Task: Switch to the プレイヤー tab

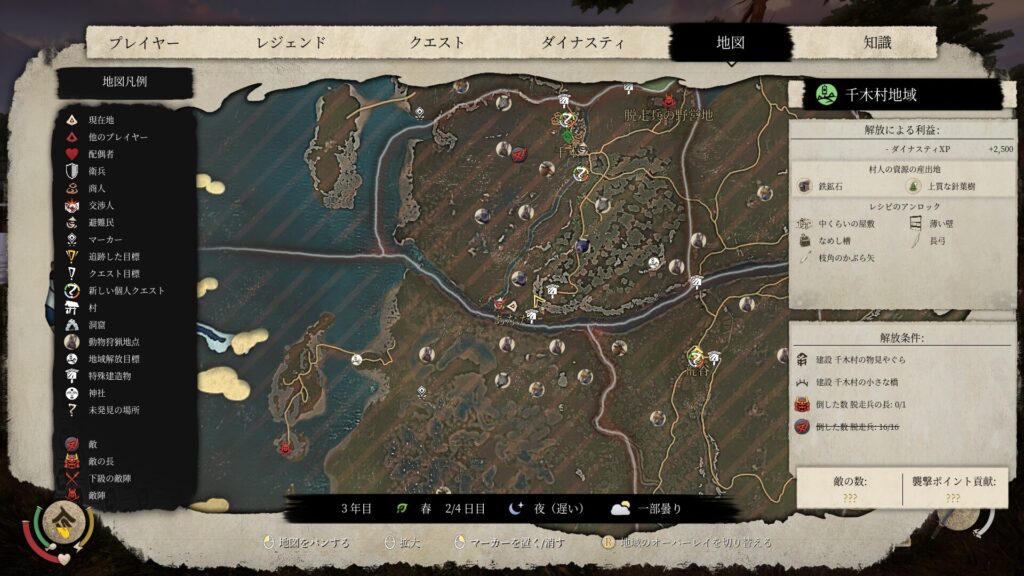Action: (x=144, y=43)
